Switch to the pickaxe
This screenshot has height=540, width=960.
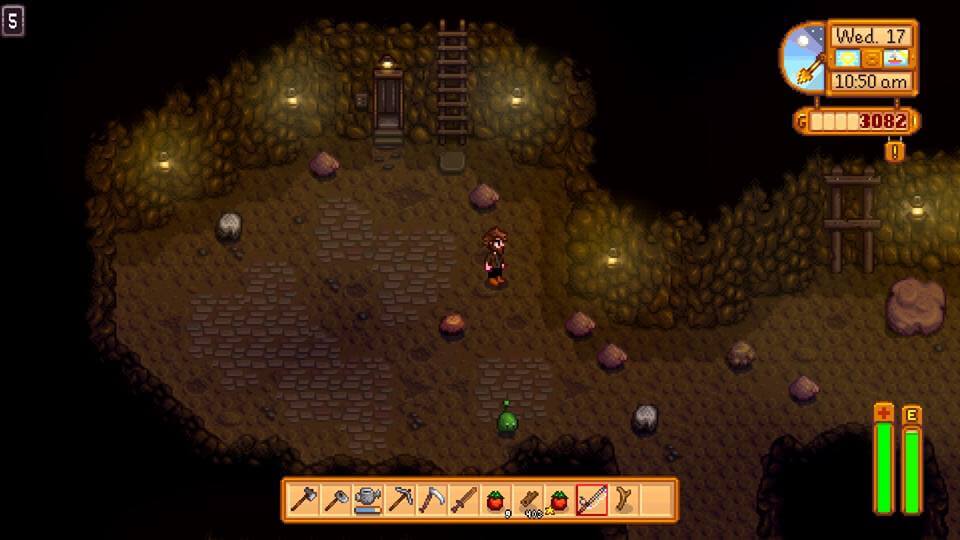[x=399, y=499]
